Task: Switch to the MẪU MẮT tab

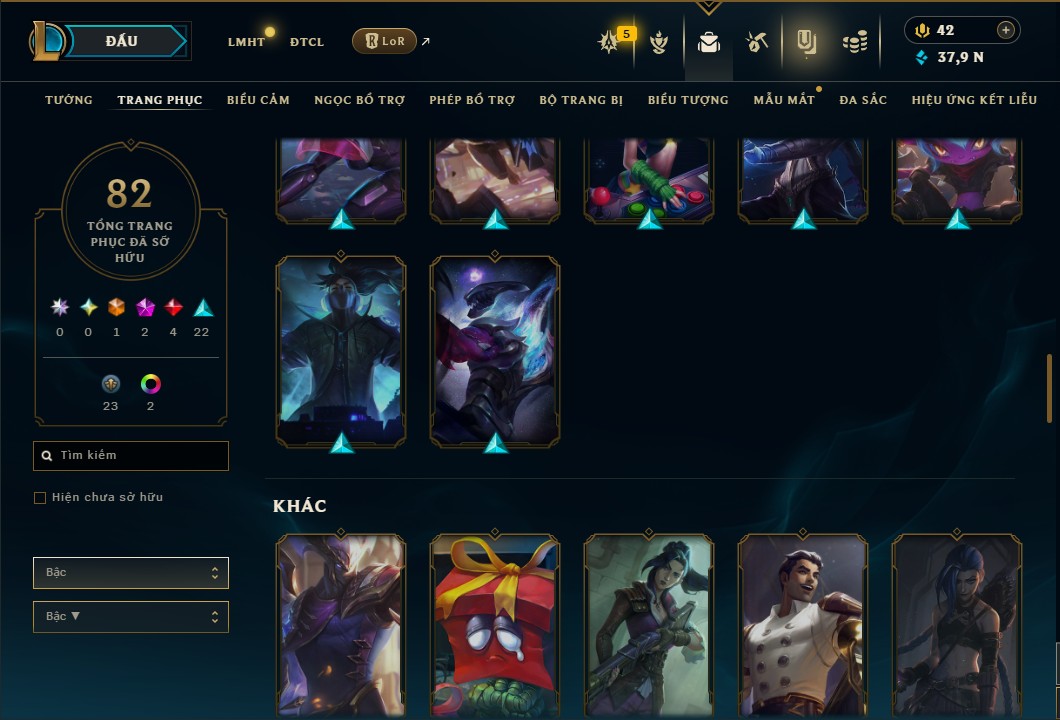Action: tap(783, 100)
